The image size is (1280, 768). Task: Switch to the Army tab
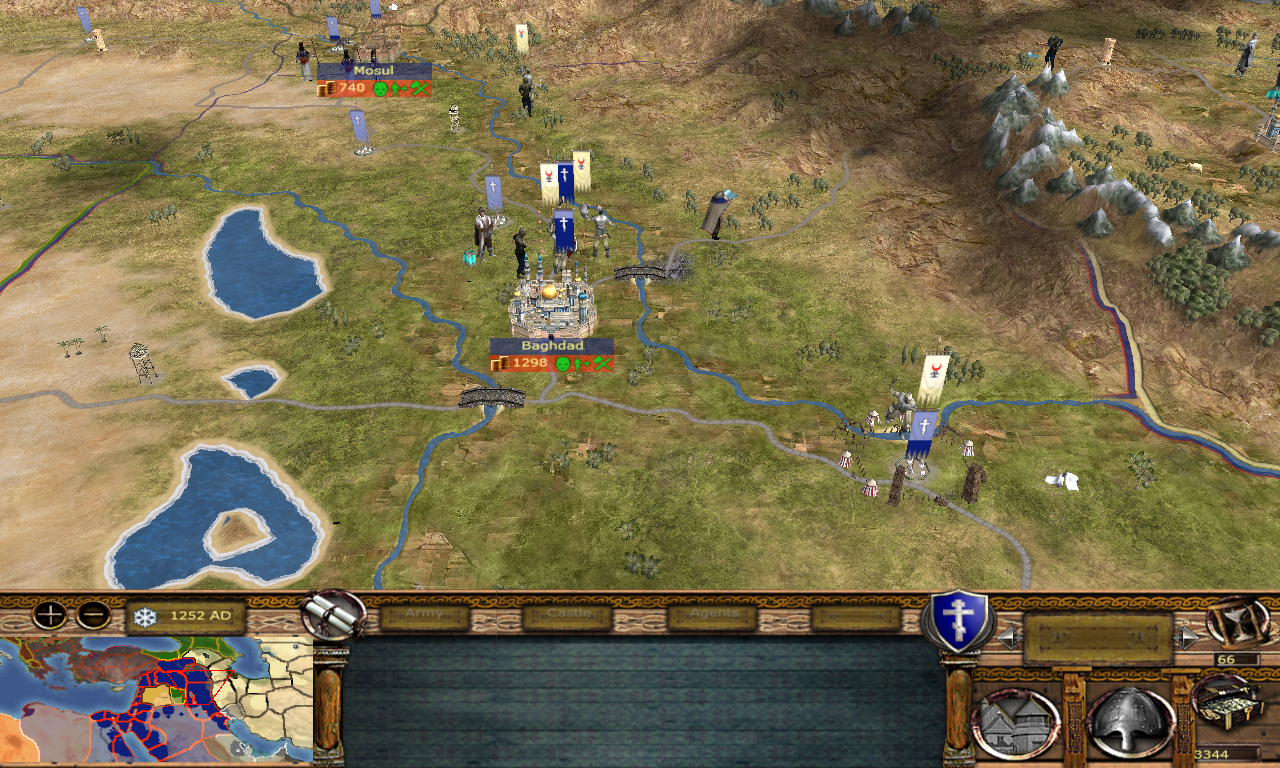point(424,616)
